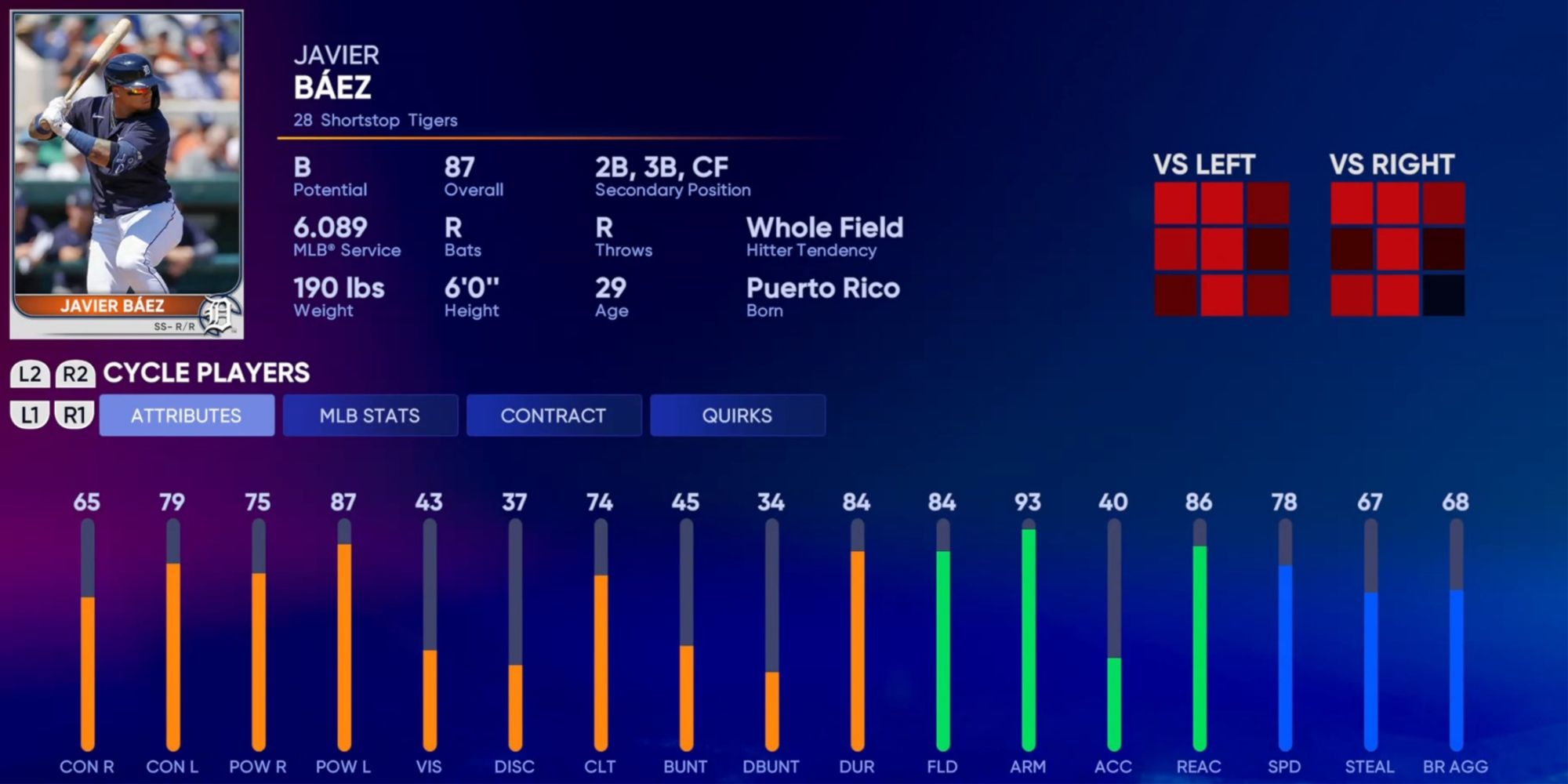Open the Quirks tab

point(737,416)
